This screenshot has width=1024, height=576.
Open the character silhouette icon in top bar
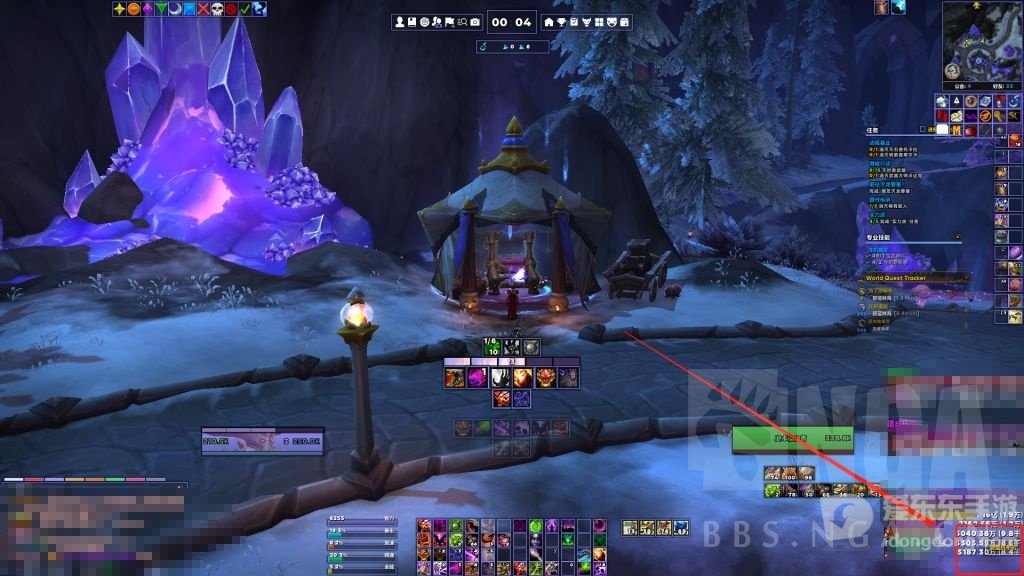[x=400, y=22]
